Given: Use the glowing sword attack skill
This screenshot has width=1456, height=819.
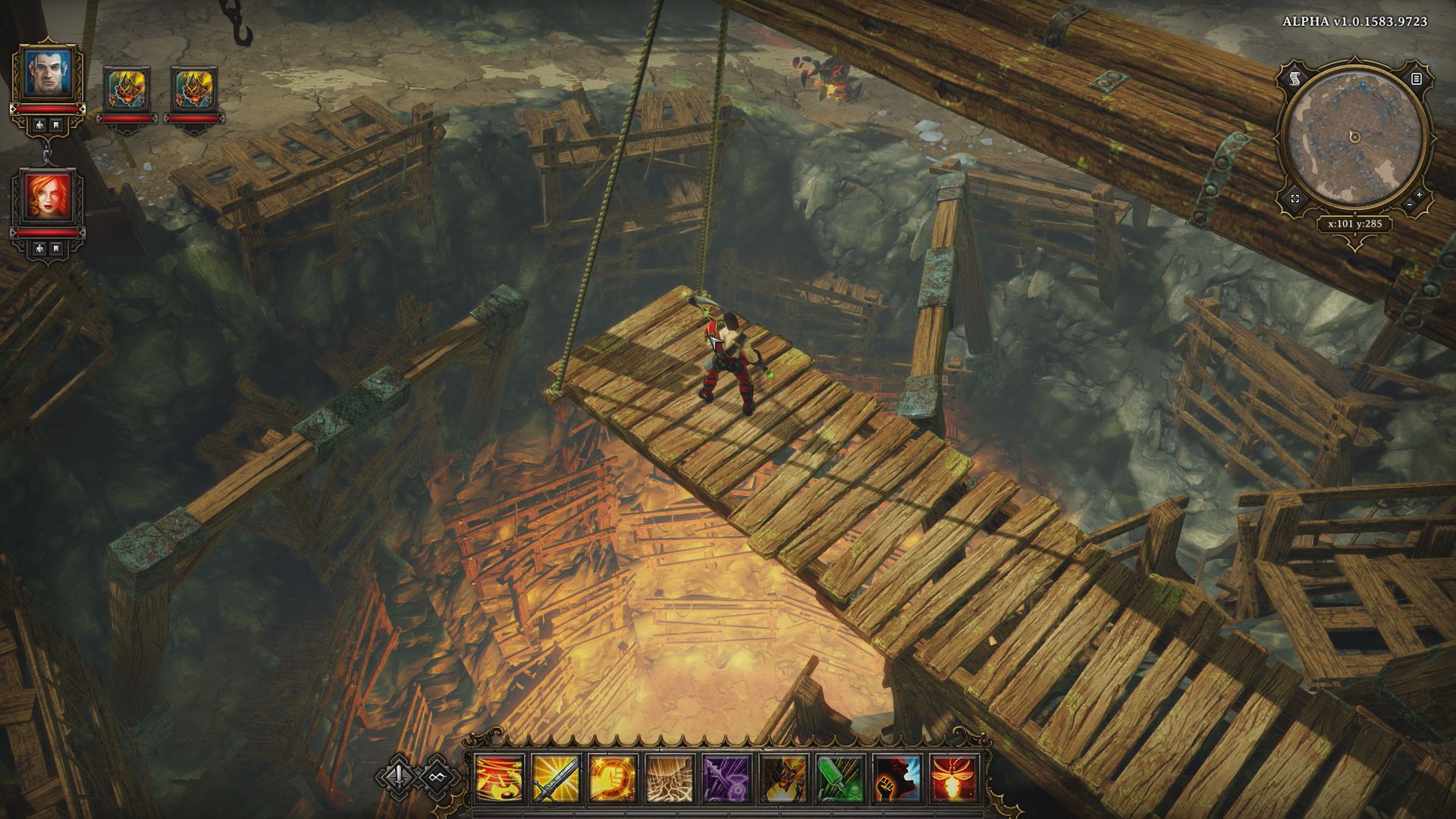Looking at the screenshot, I should coord(555,780).
